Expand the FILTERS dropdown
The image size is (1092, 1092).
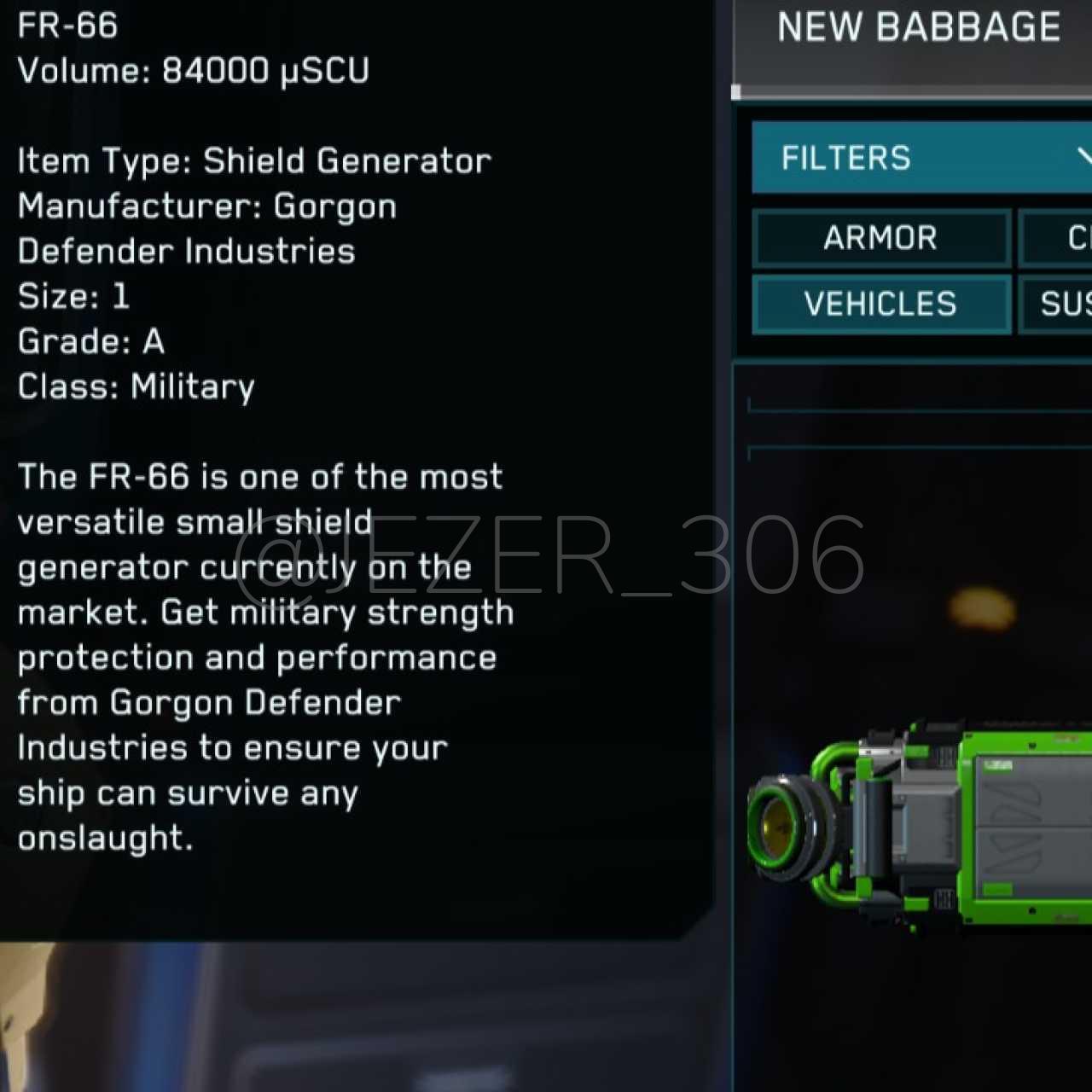(921, 158)
